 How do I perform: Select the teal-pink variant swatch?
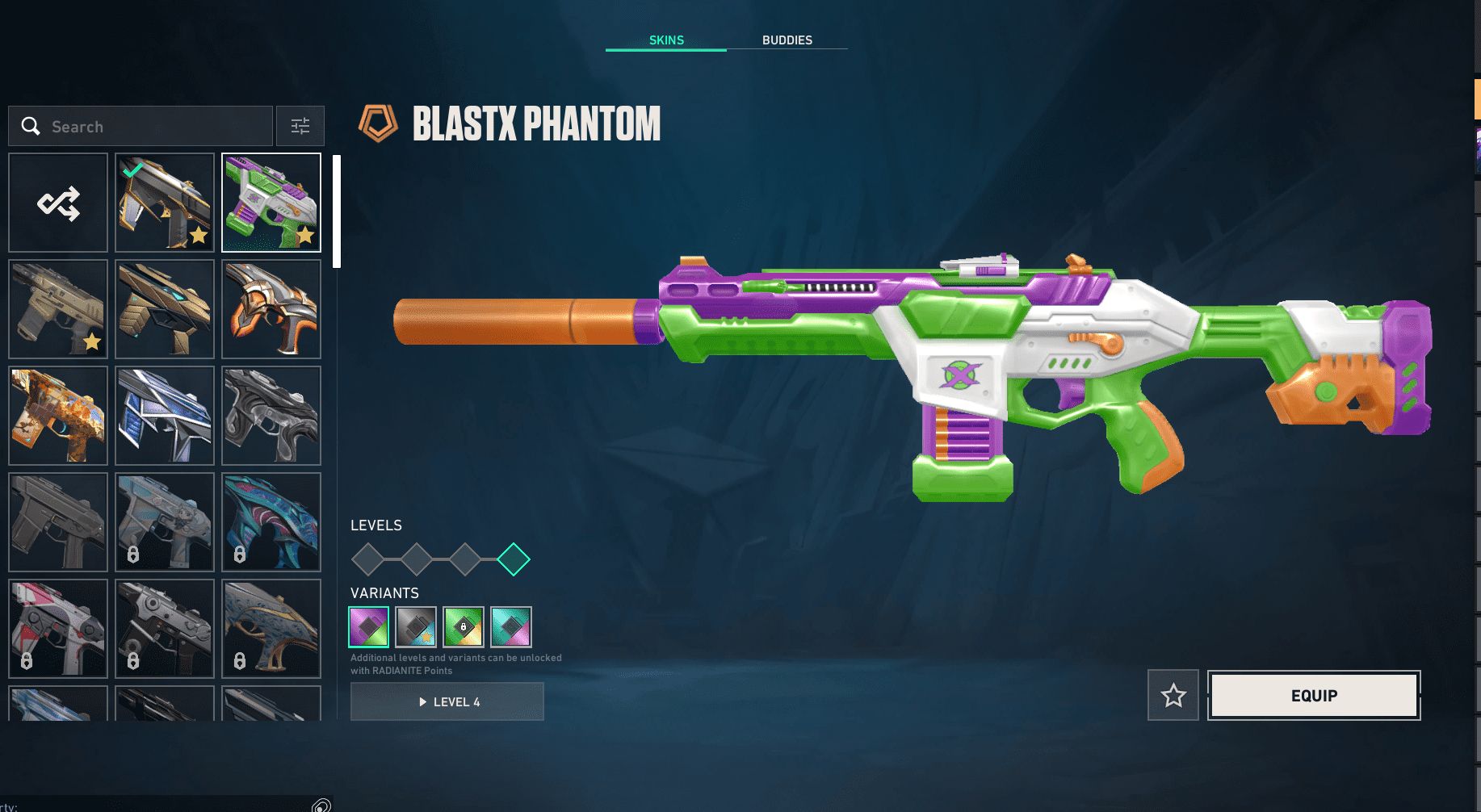pos(511,627)
